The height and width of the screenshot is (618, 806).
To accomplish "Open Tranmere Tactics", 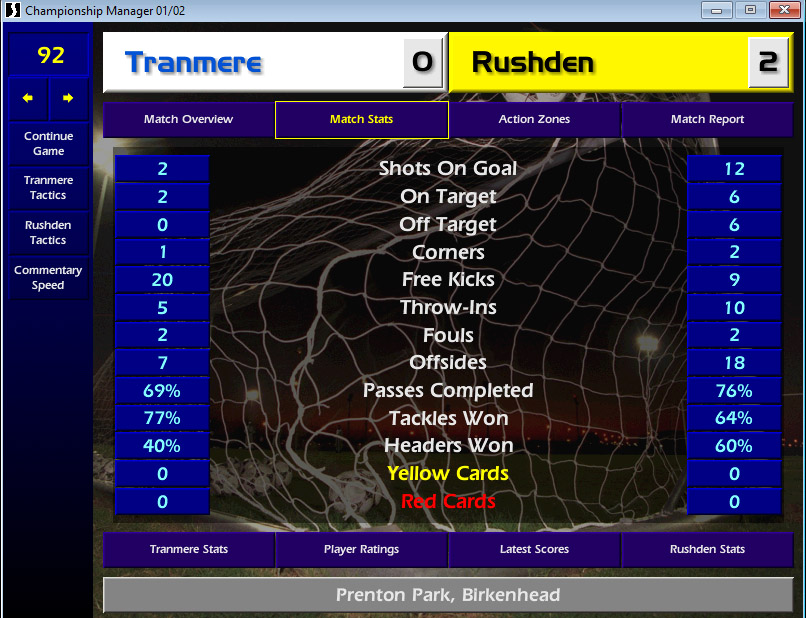I will [49, 188].
